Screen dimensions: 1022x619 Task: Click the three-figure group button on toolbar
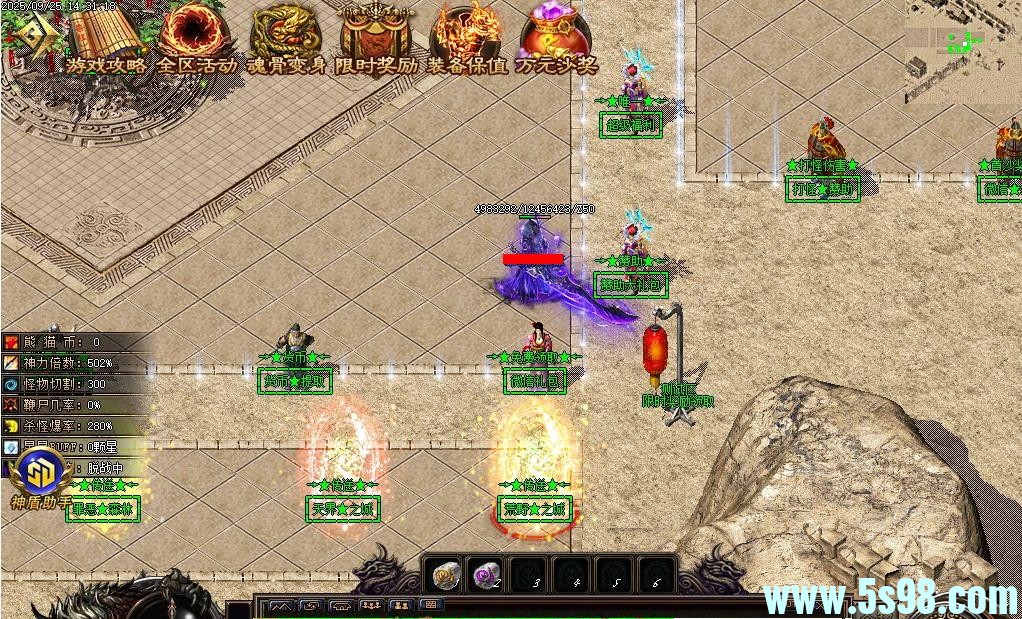point(371,606)
